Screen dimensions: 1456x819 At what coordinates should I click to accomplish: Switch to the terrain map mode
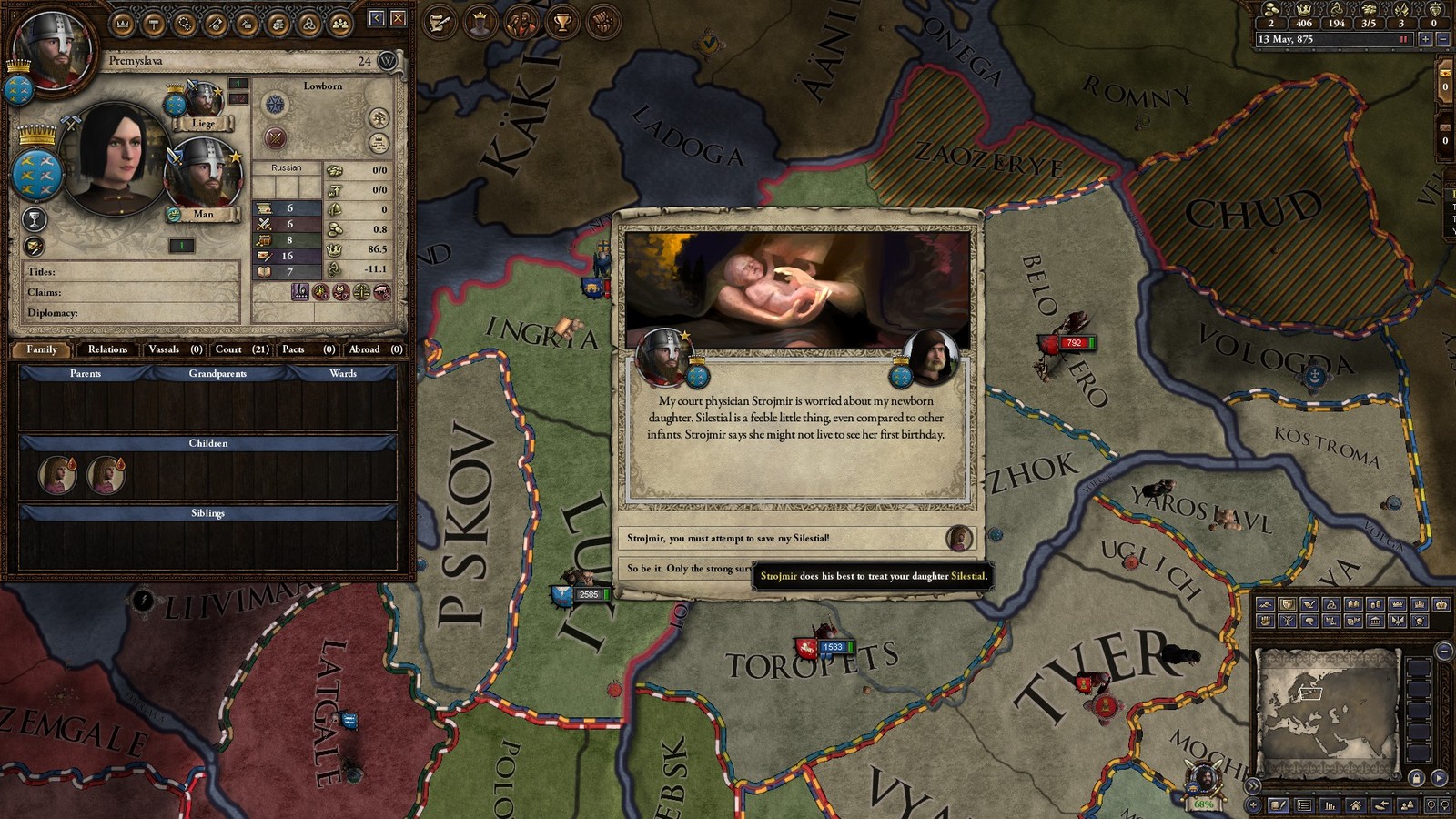click(1265, 604)
